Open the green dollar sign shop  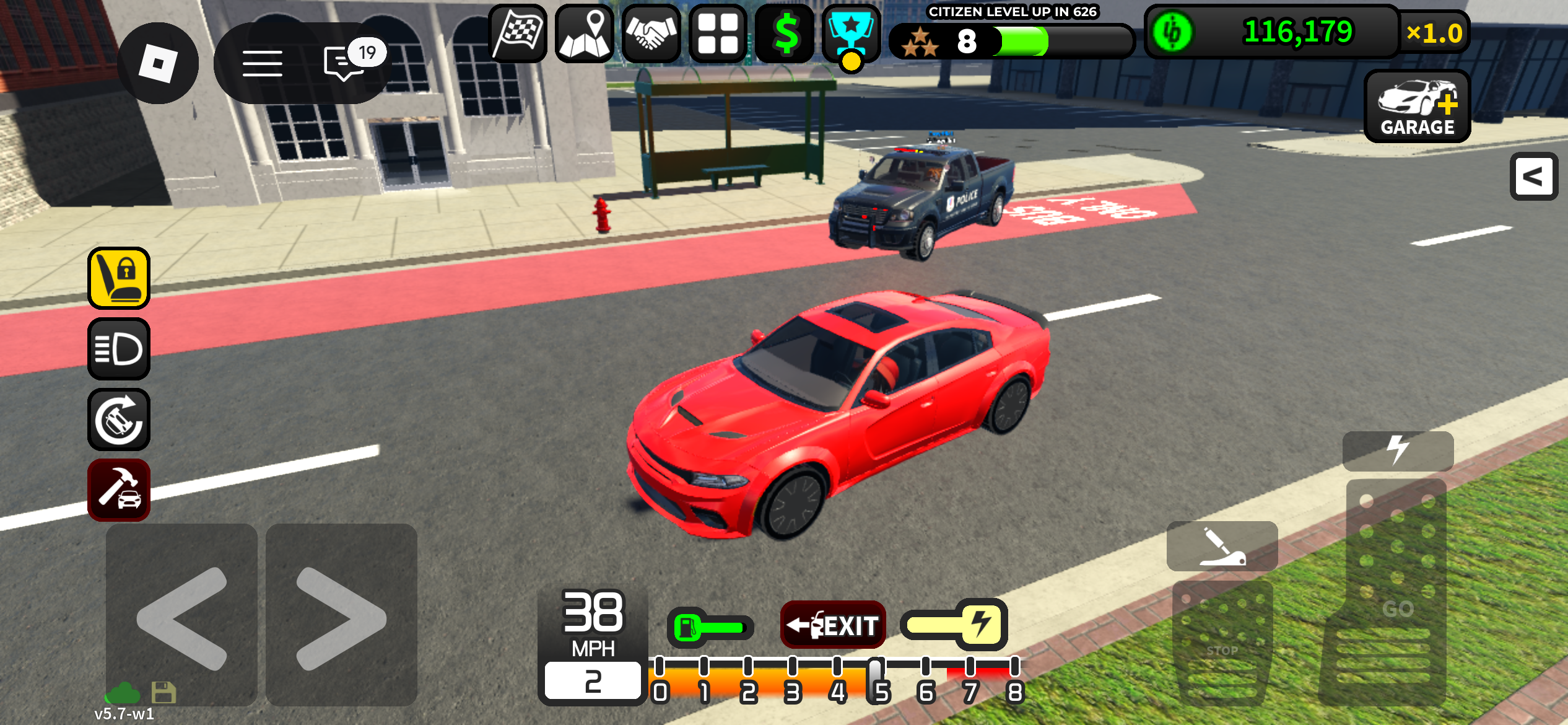click(785, 33)
